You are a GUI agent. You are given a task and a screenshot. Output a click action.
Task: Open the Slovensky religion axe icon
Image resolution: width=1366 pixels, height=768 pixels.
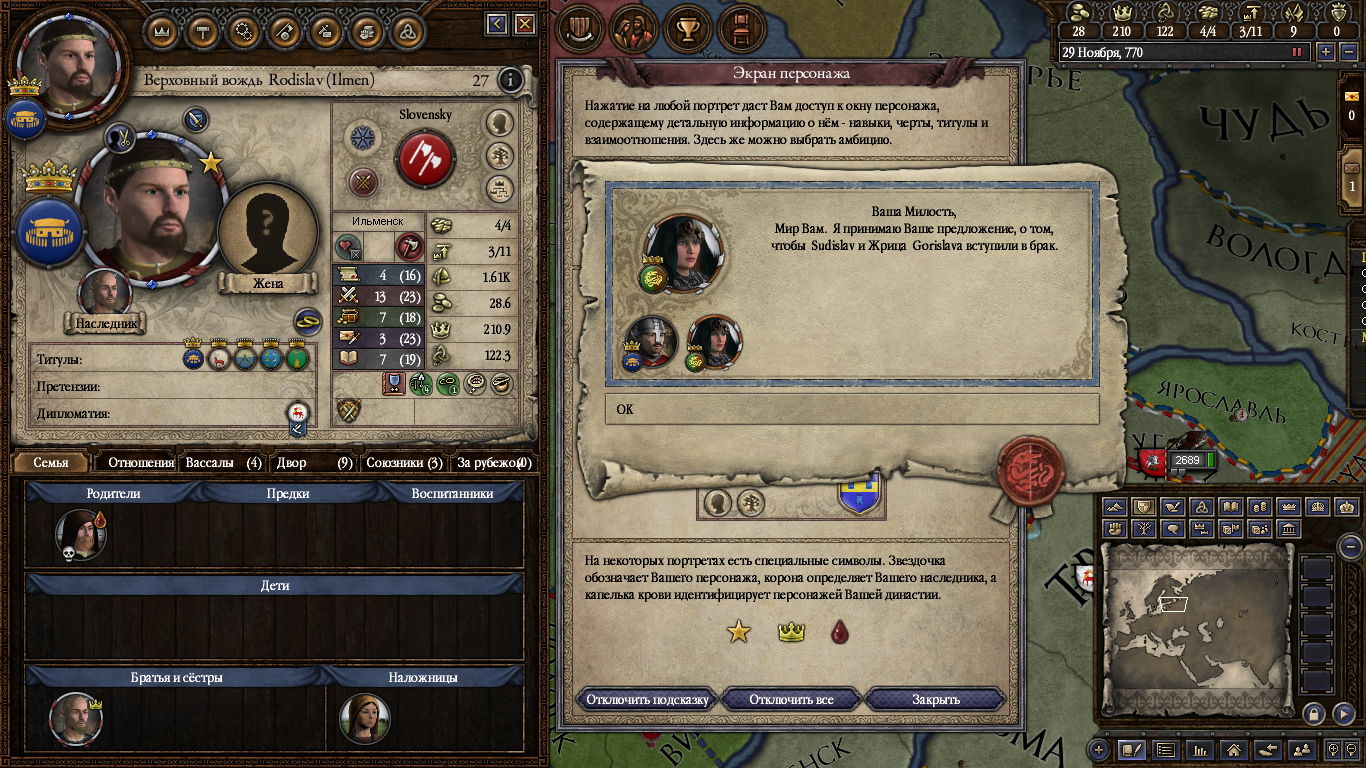point(425,158)
